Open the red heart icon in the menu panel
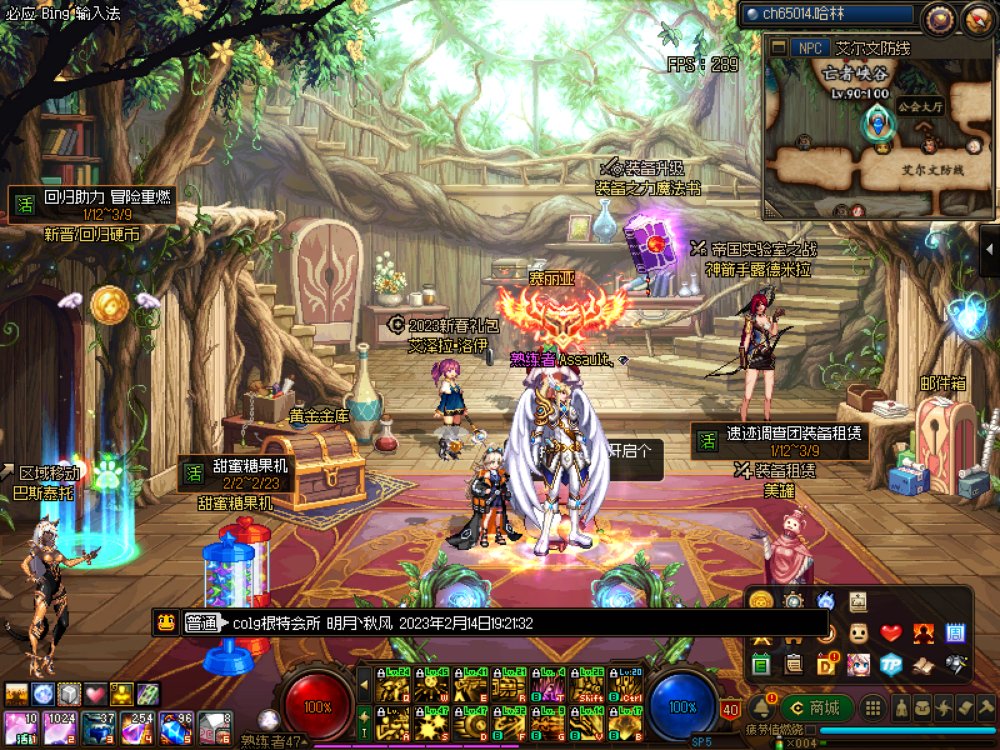The image size is (1000, 750). pyautogui.click(x=890, y=633)
